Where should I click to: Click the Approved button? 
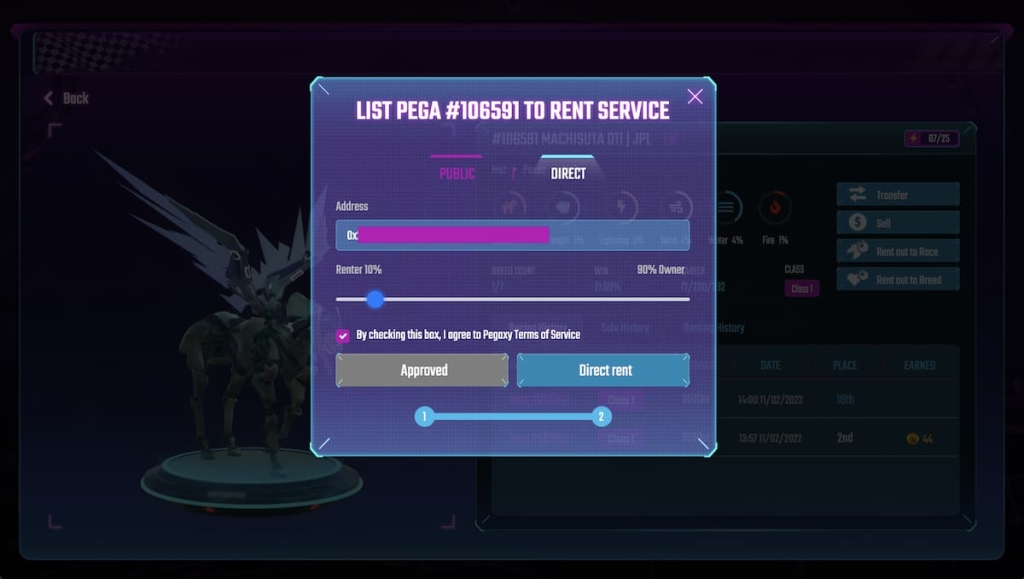click(422, 370)
